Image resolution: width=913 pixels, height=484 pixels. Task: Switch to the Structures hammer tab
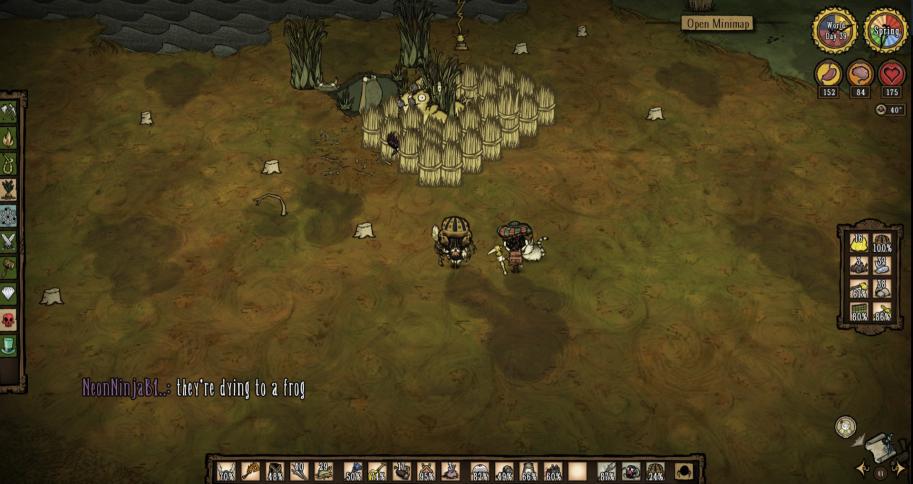[10, 267]
